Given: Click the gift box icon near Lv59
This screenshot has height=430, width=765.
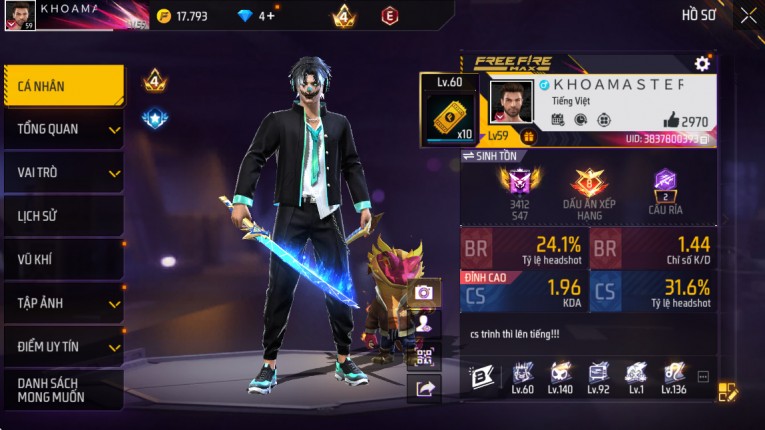Looking at the screenshot, I should tap(529, 137).
